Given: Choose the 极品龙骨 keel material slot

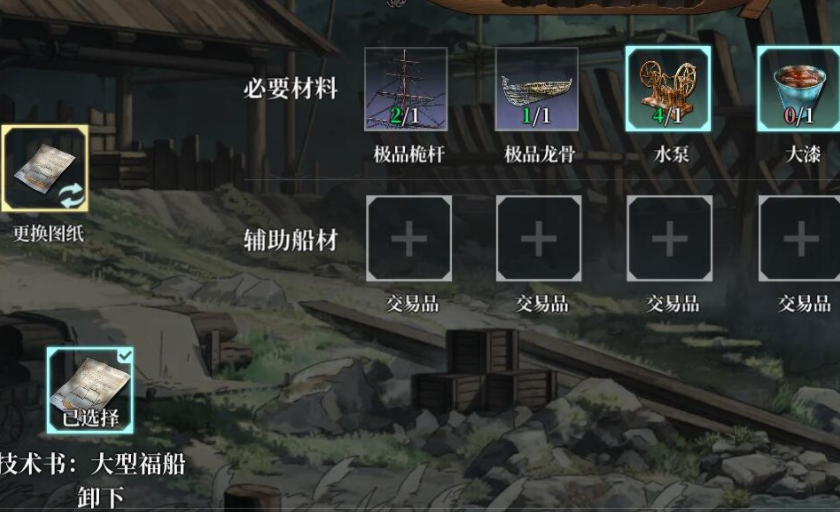Looking at the screenshot, I should coord(537,89).
